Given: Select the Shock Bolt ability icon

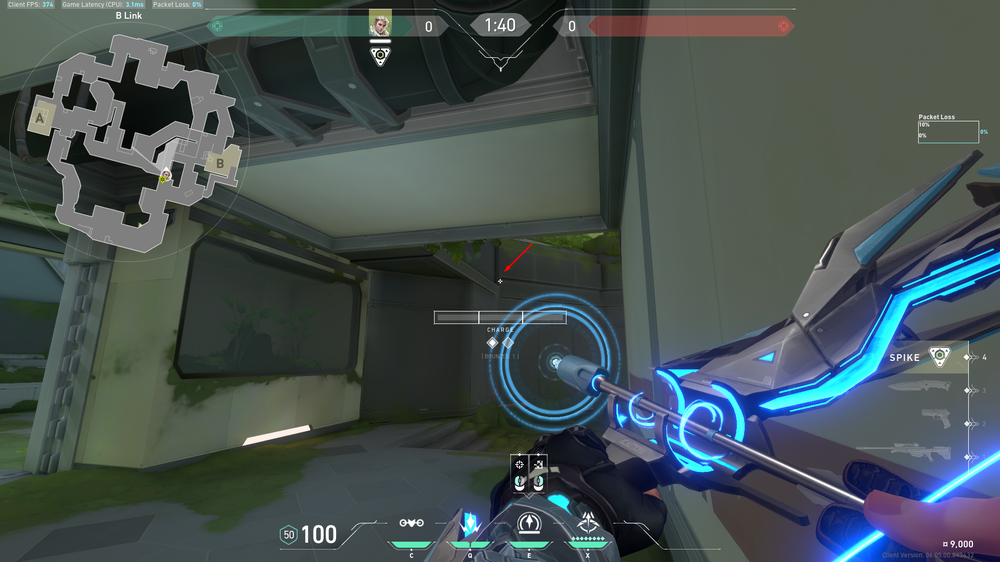Looking at the screenshot, I should pyautogui.click(x=467, y=523).
